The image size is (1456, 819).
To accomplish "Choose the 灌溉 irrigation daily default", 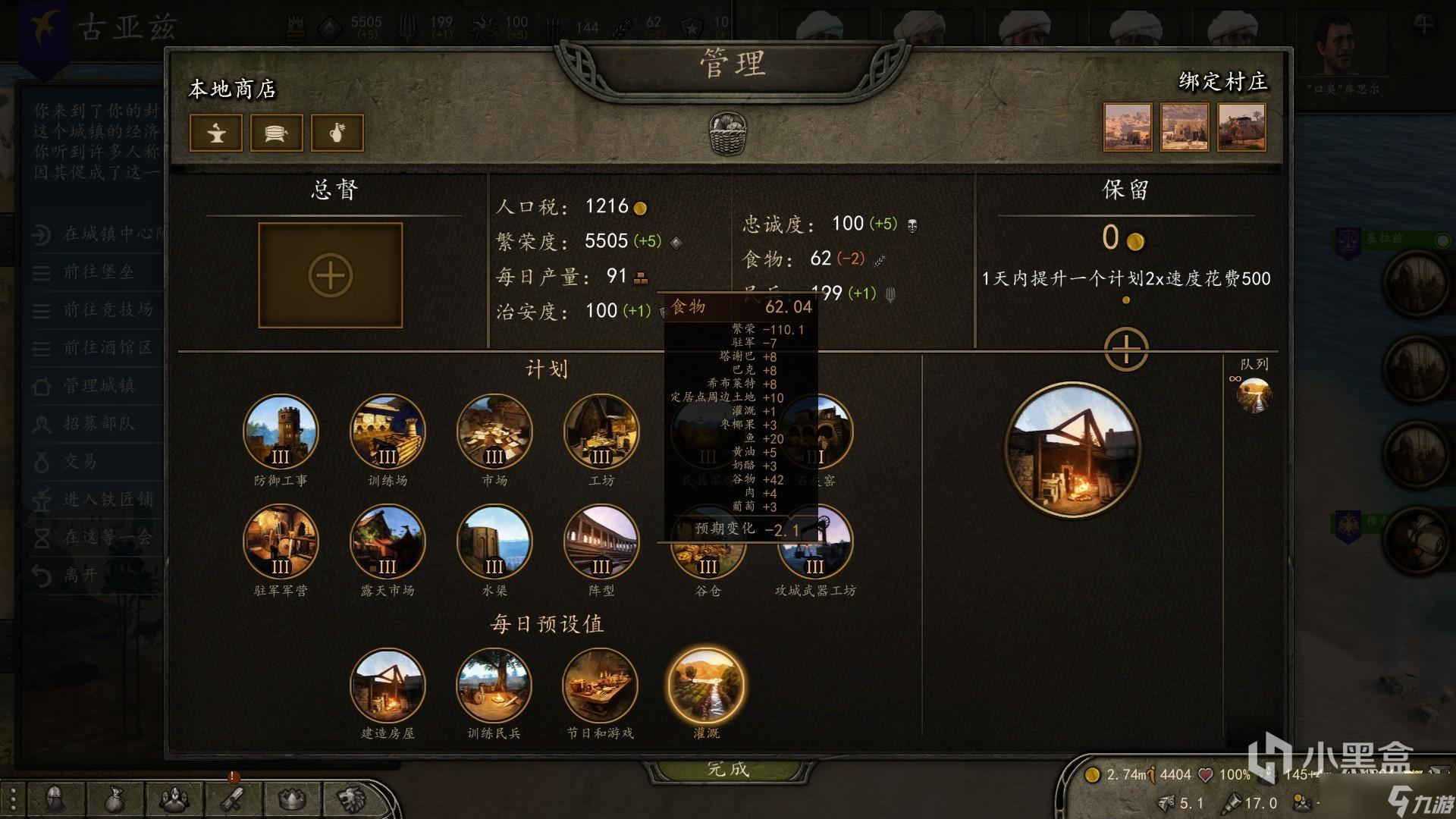I will (x=706, y=686).
